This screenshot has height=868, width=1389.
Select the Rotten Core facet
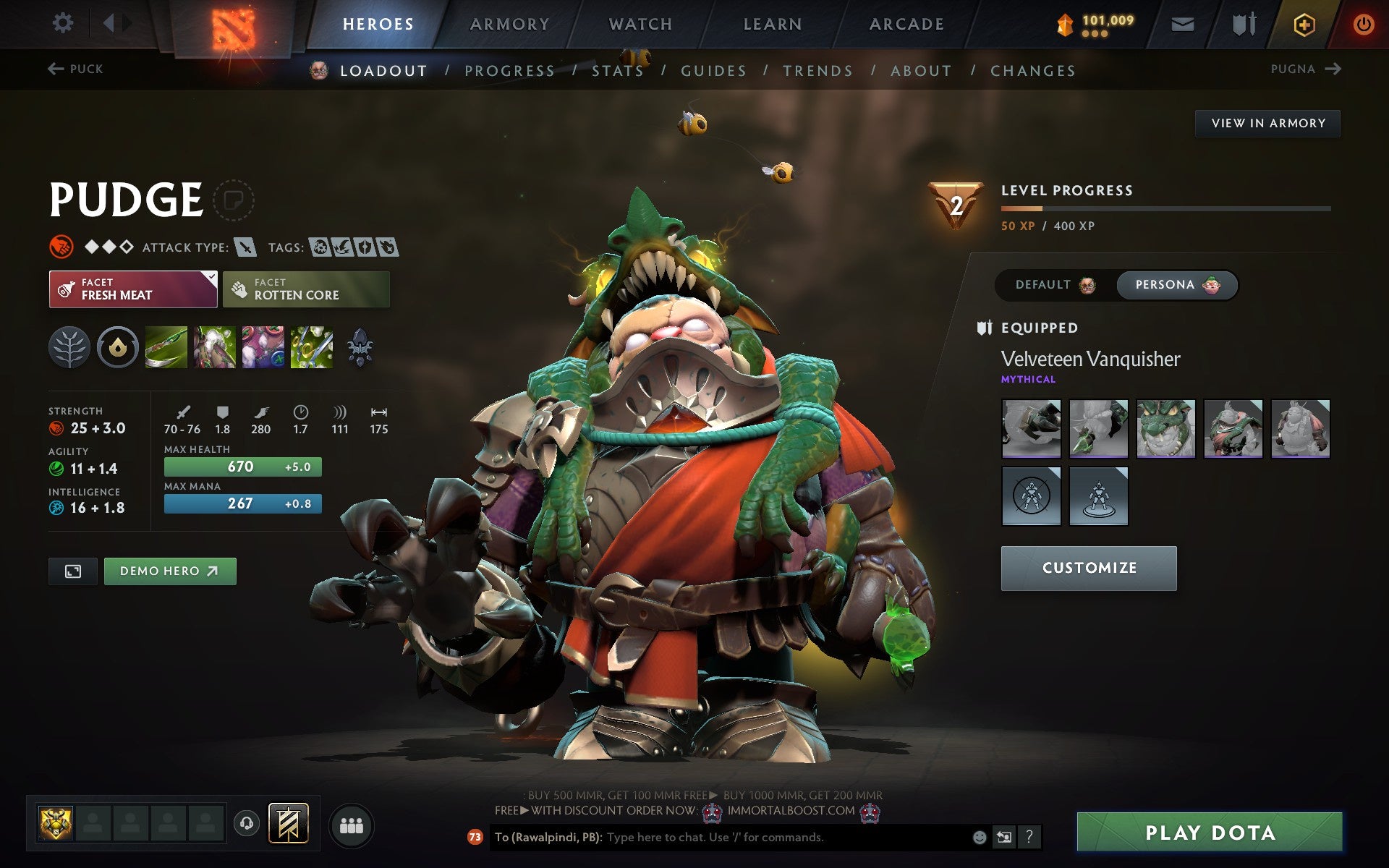(x=306, y=289)
